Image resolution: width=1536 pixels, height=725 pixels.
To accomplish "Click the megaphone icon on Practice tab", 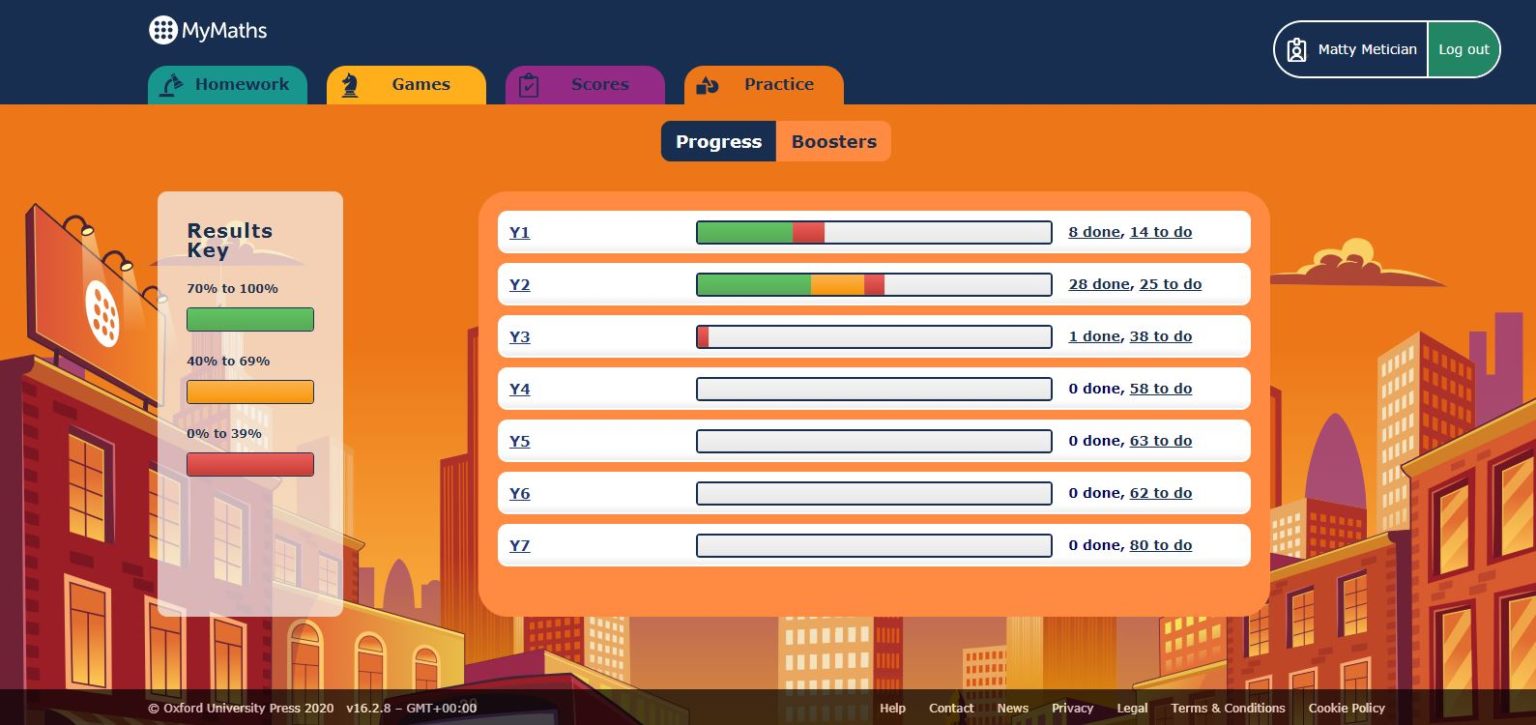I will click(x=708, y=86).
